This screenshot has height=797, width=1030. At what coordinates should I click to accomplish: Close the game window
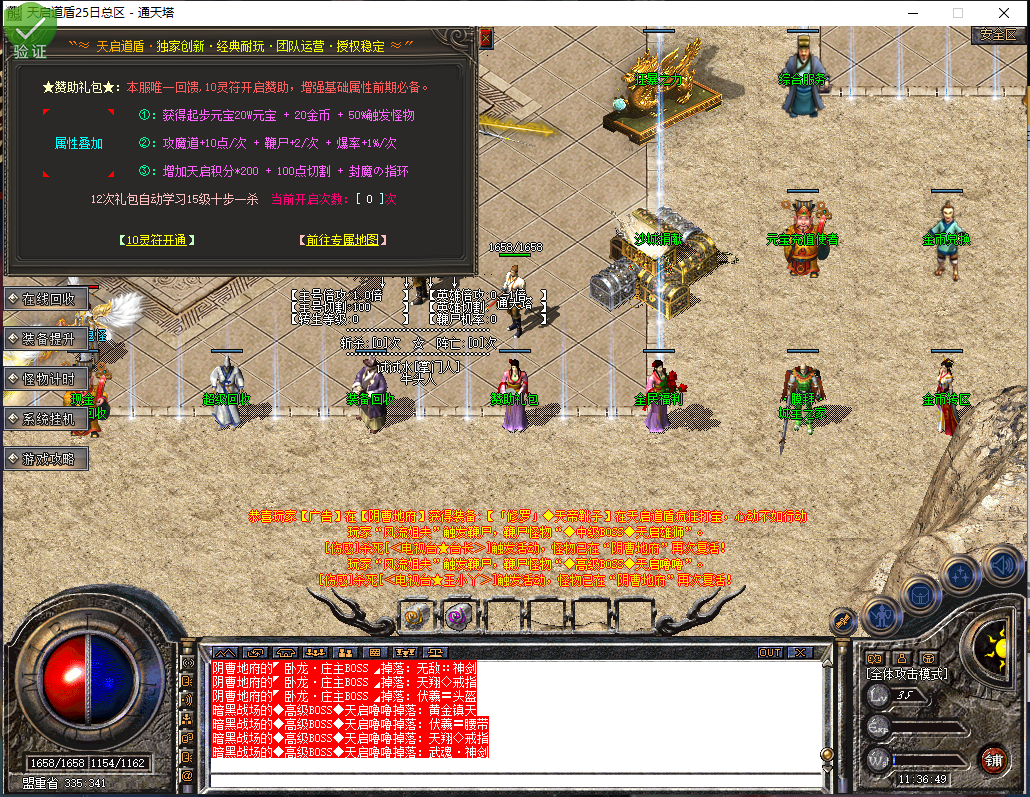click(1003, 13)
